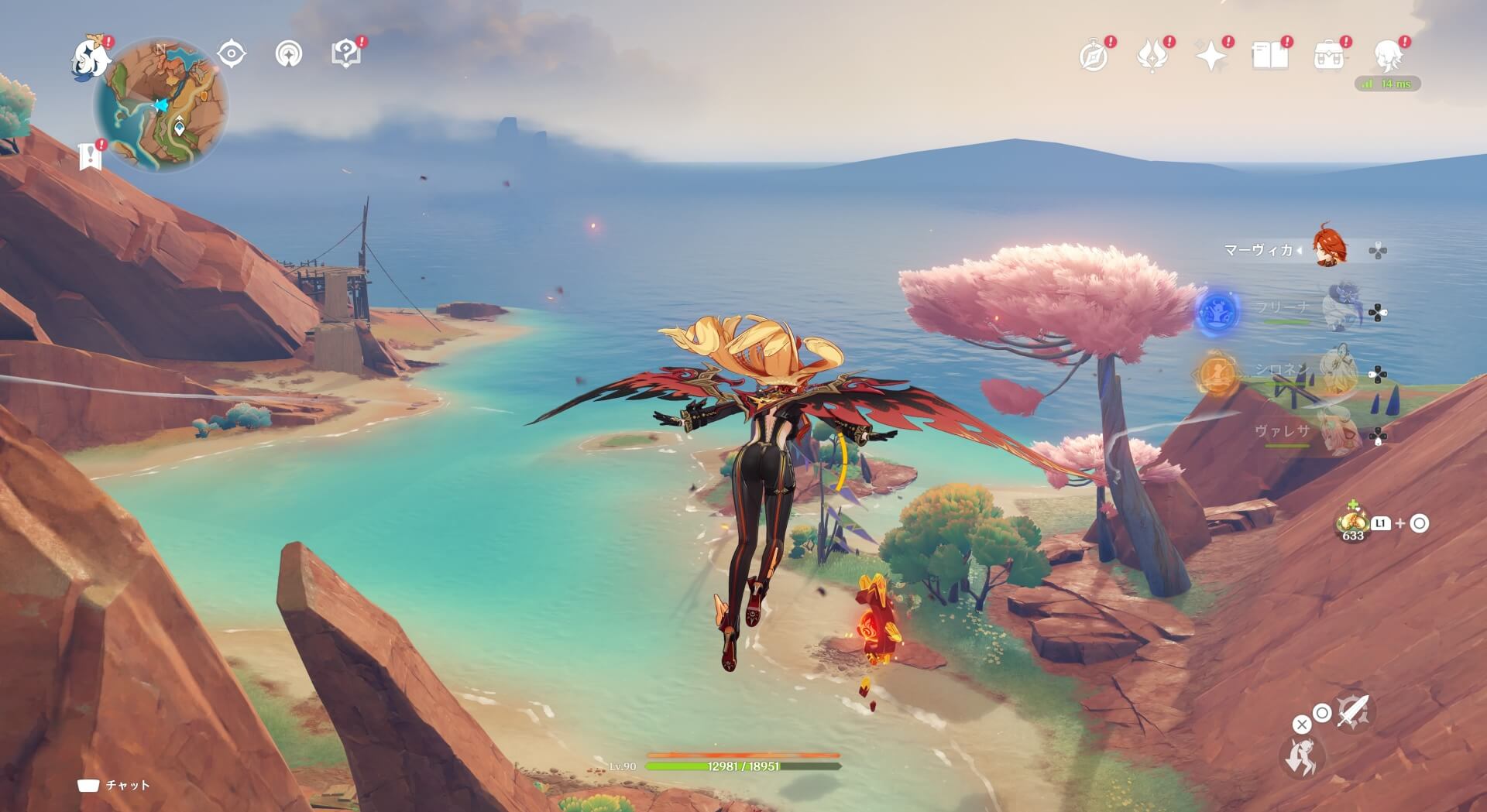Open the backpack inventory

(x=1329, y=56)
